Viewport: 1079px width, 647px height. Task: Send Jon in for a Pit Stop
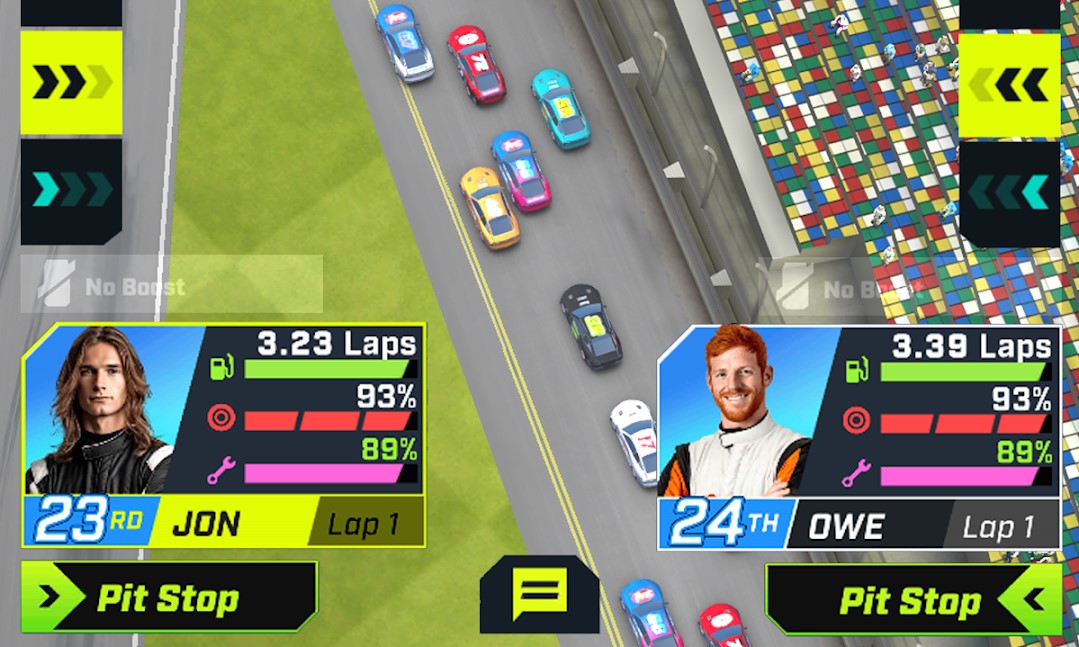[169, 598]
